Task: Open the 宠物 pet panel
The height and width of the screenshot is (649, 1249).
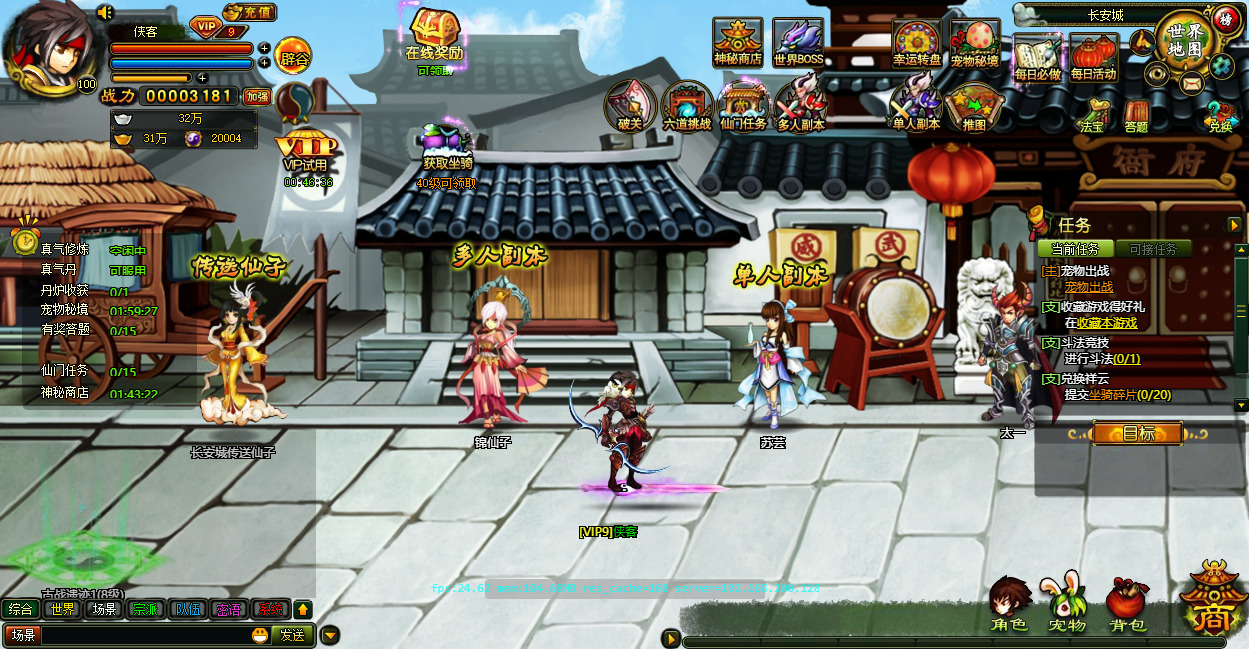Action: click(x=1067, y=607)
